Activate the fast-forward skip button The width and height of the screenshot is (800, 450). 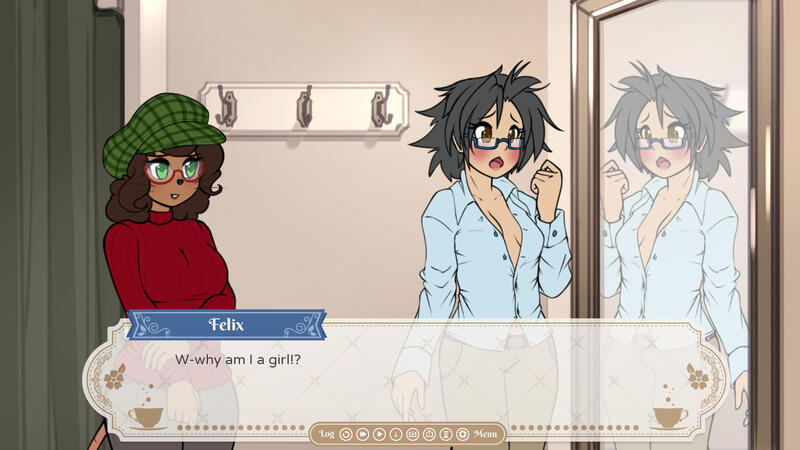click(x=362, y=434)
